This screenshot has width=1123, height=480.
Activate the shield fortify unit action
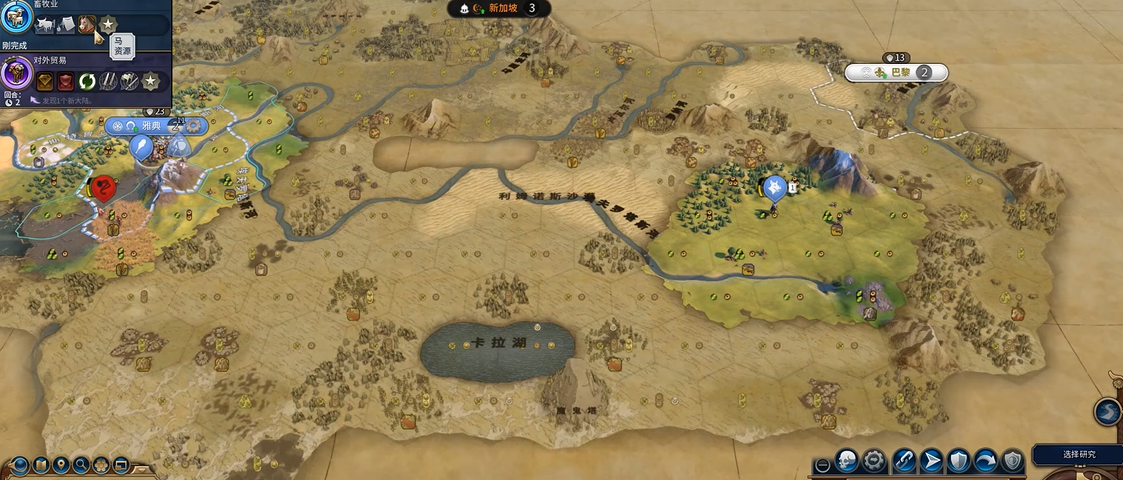(x=958, y=461)
